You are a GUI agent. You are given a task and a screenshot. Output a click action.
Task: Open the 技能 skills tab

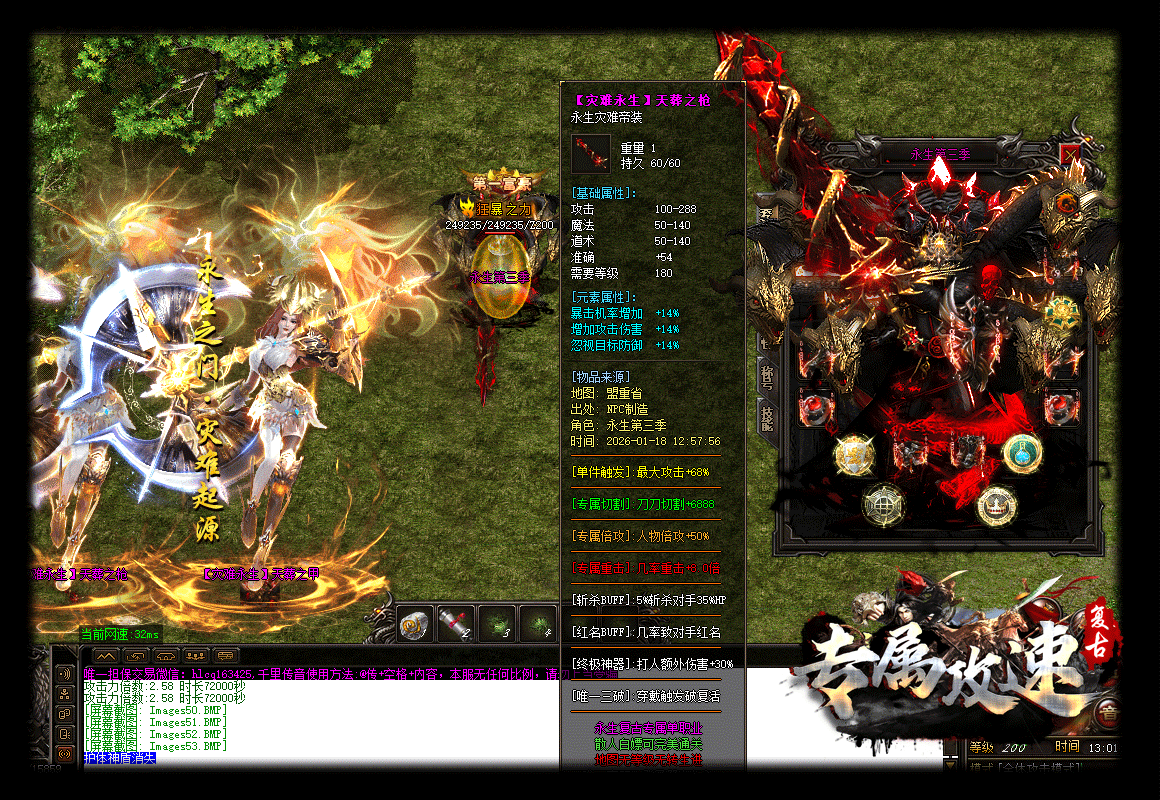(x=767, y=418)
